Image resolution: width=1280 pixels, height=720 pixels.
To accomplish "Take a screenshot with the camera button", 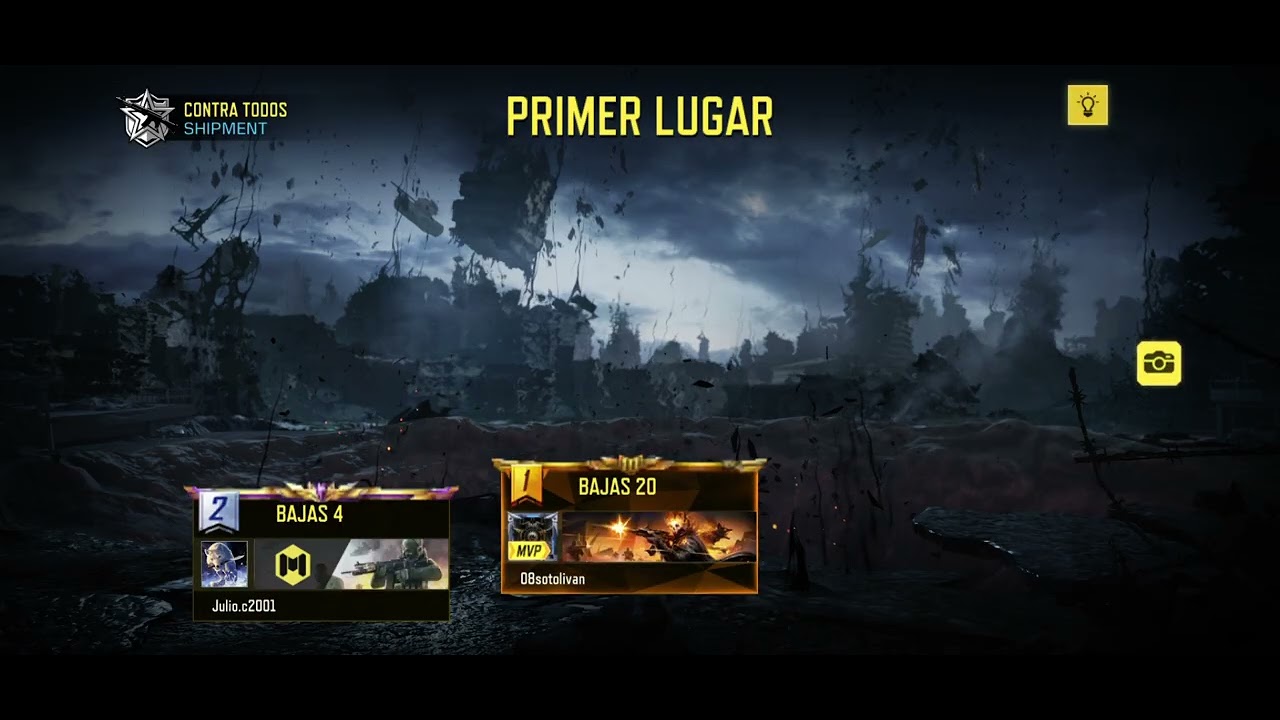I will click(x=1159, y=363).
